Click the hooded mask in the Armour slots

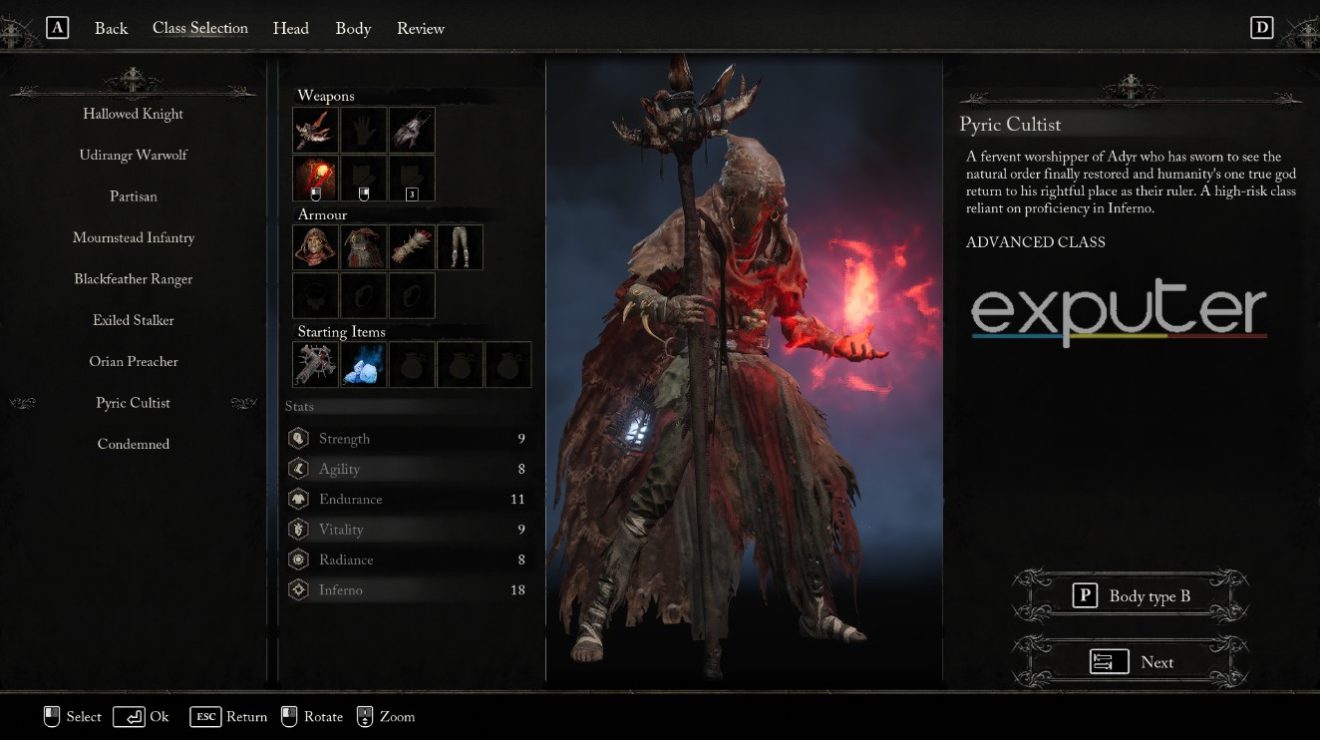pyautogui.click(x=315, y=247)
